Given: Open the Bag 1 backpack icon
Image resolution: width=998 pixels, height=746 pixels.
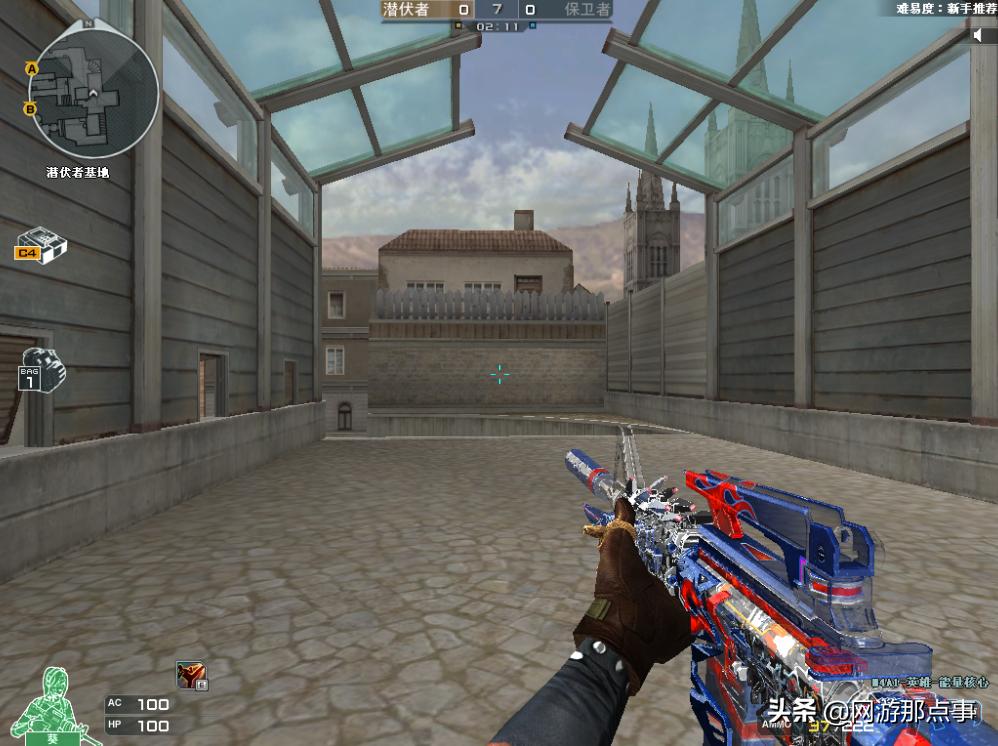Looking at the screenshot, I should tap(42, 370).
